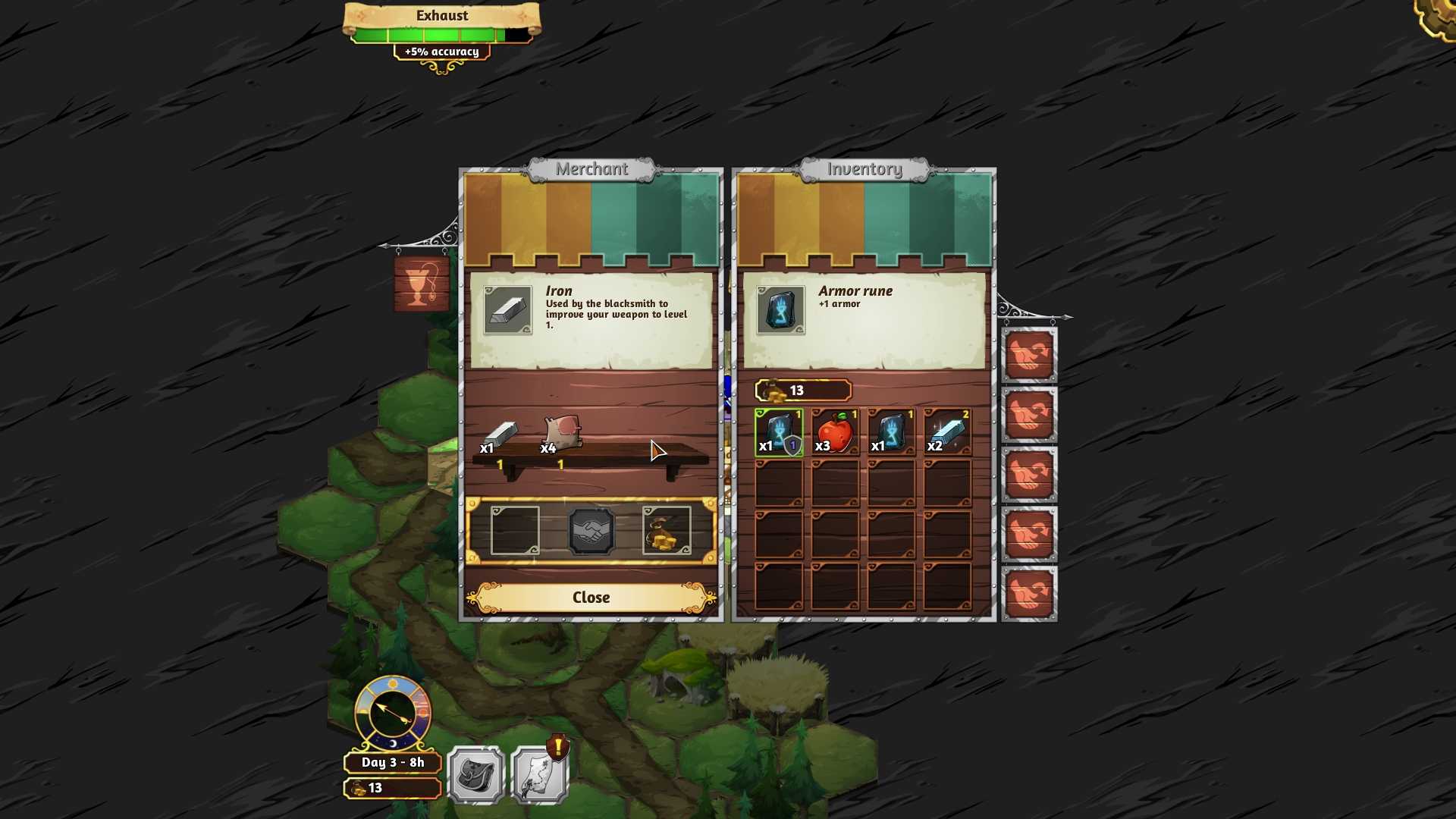This screenshot has height=819, width=1456.
Task: Click the handshake trade icon
Action: click(x=591, y=530)
